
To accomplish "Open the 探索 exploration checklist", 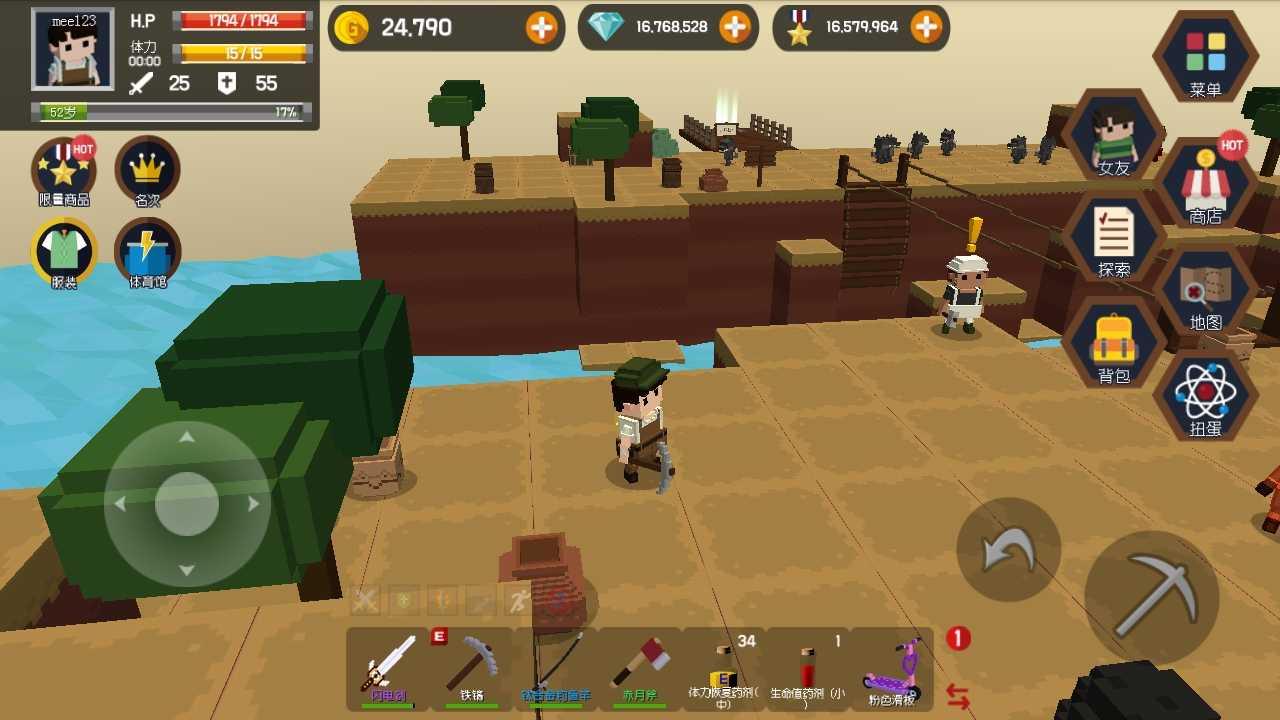I will point(1114,238).
